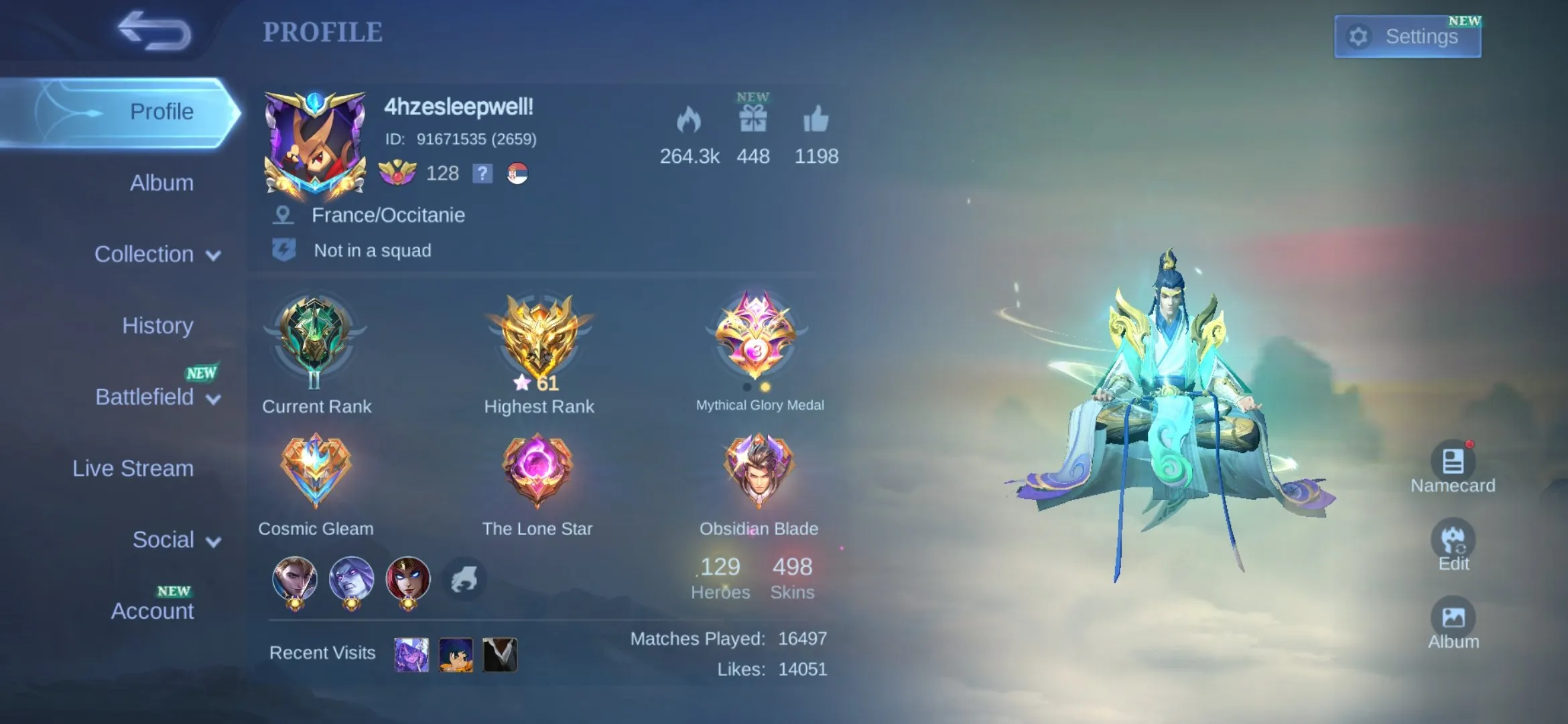Viewport: 1568px width, 724px height.
Task: Select the Obsidian Blade badge
Action: pyautogui.click(x=758, y=471)
